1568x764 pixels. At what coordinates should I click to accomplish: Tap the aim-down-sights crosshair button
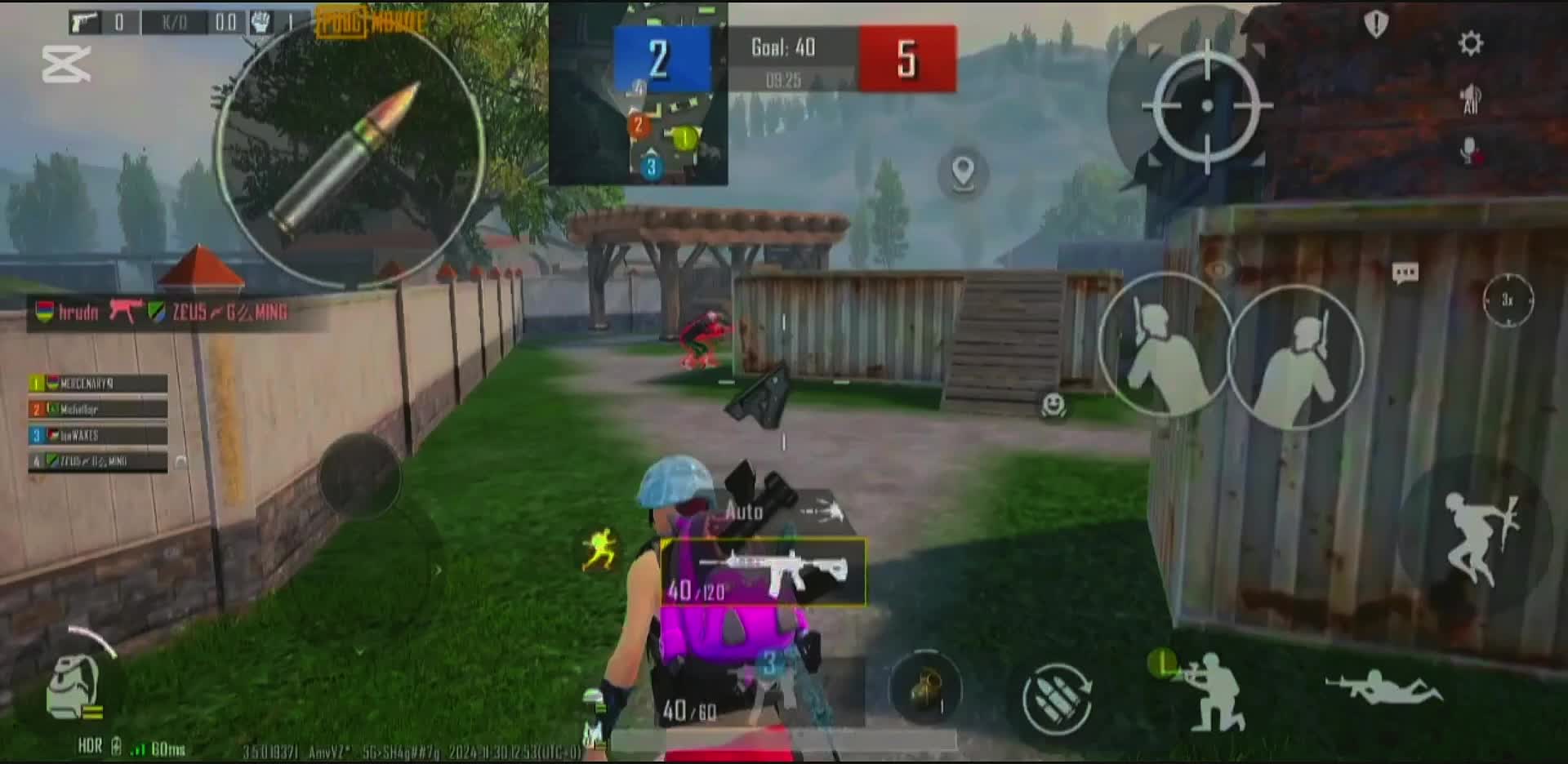tap(1206, 105)
